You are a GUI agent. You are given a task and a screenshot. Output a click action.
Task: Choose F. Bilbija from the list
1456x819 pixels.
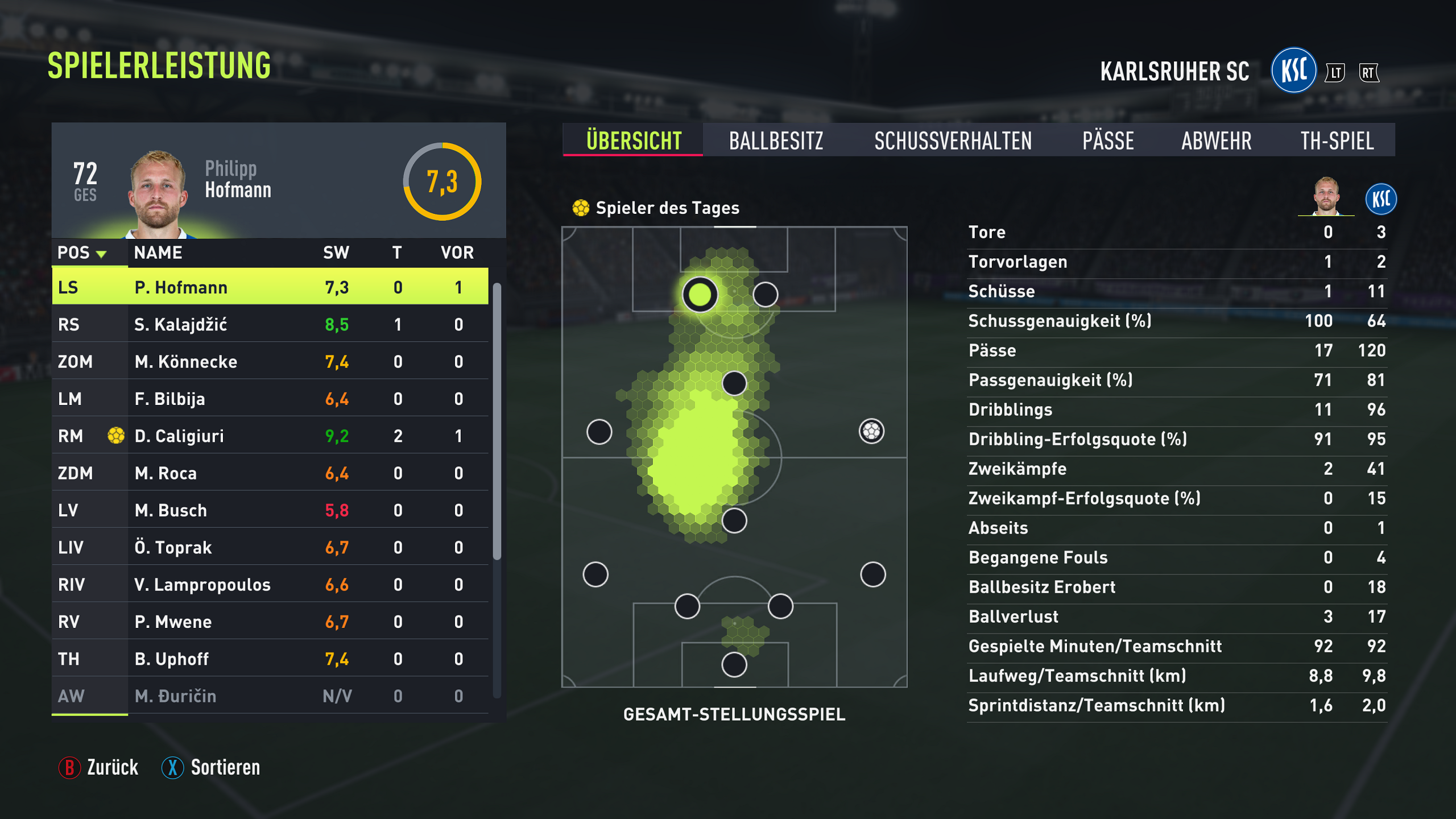270,399
